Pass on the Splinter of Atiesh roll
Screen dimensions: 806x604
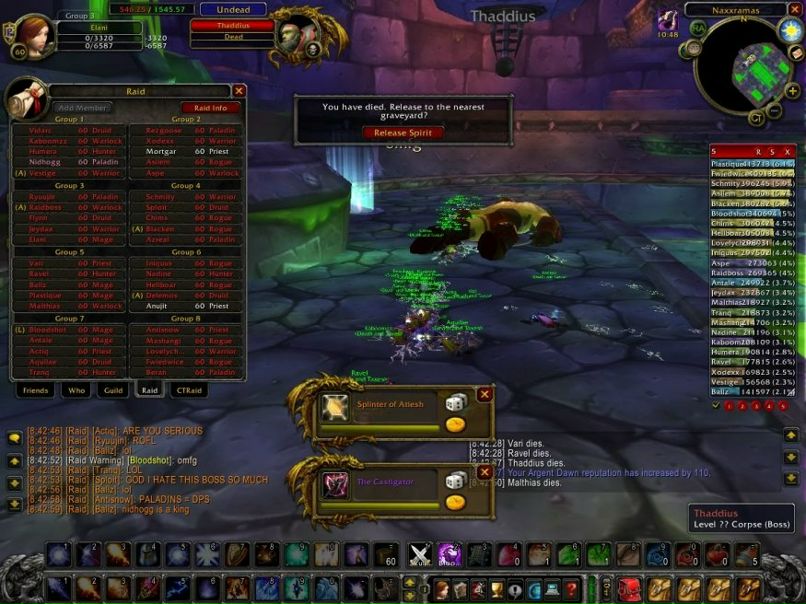[x=485, y=394]
